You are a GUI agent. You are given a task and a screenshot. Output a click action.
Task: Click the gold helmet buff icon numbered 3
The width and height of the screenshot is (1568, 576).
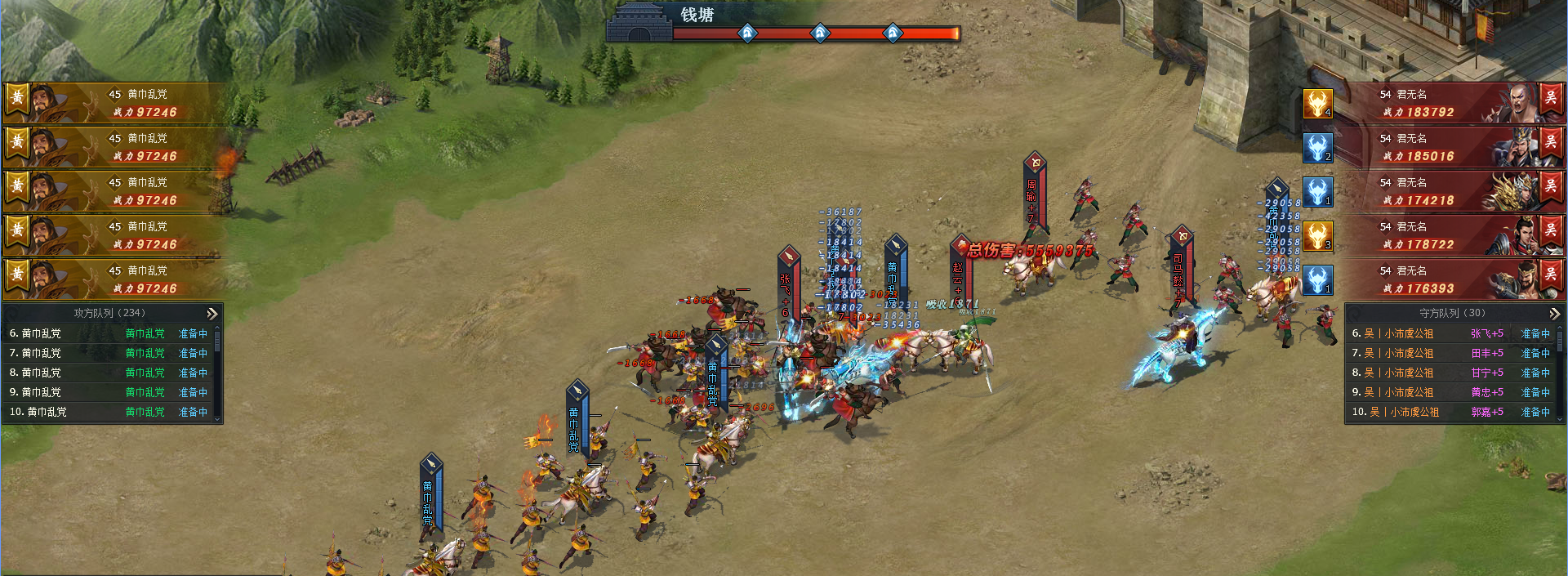(x=1317, y=236)
